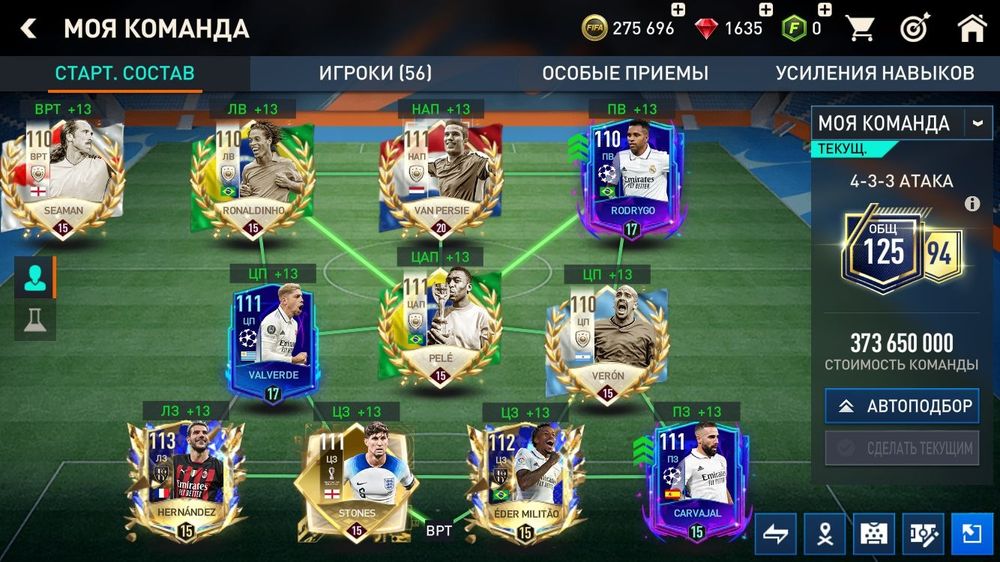The width and height of the screenshot is (1000, 562).
Task: Open the shopping cart store
Action: pyautogui.click(x=860, y=28)
